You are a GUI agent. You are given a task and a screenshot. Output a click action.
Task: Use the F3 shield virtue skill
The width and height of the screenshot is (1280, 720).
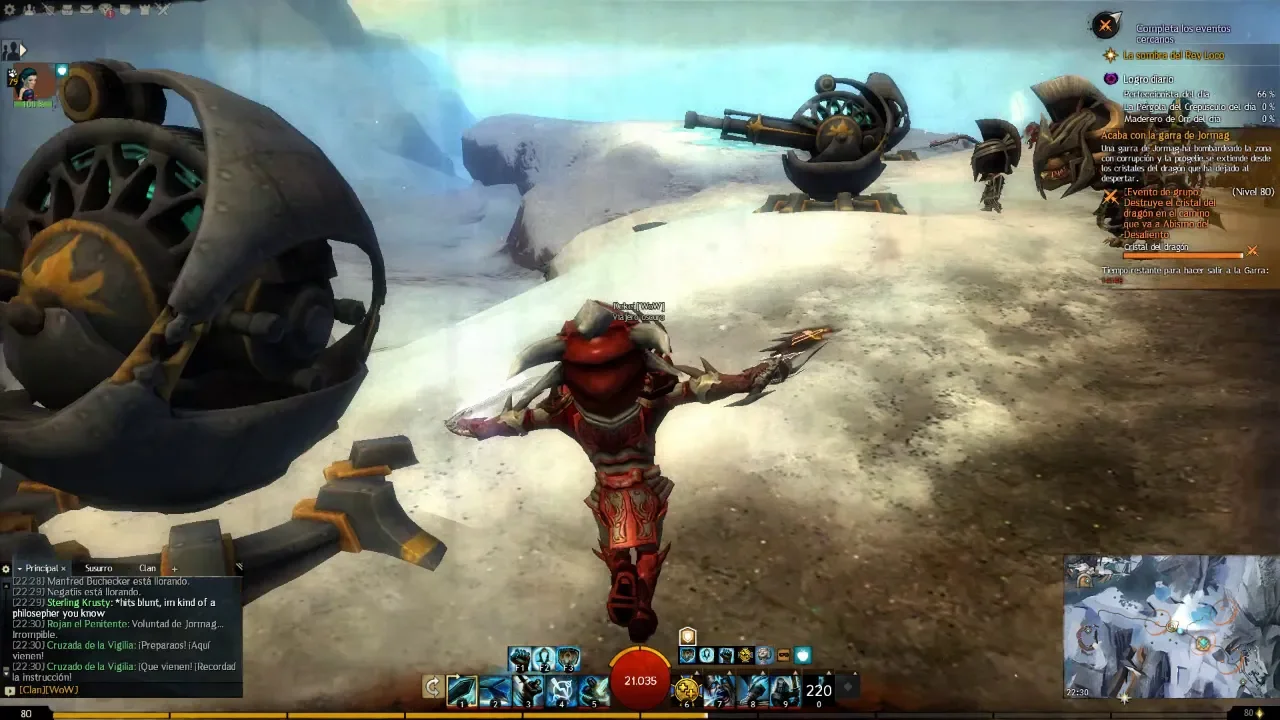pyautogui.click(x=568, y=659)
